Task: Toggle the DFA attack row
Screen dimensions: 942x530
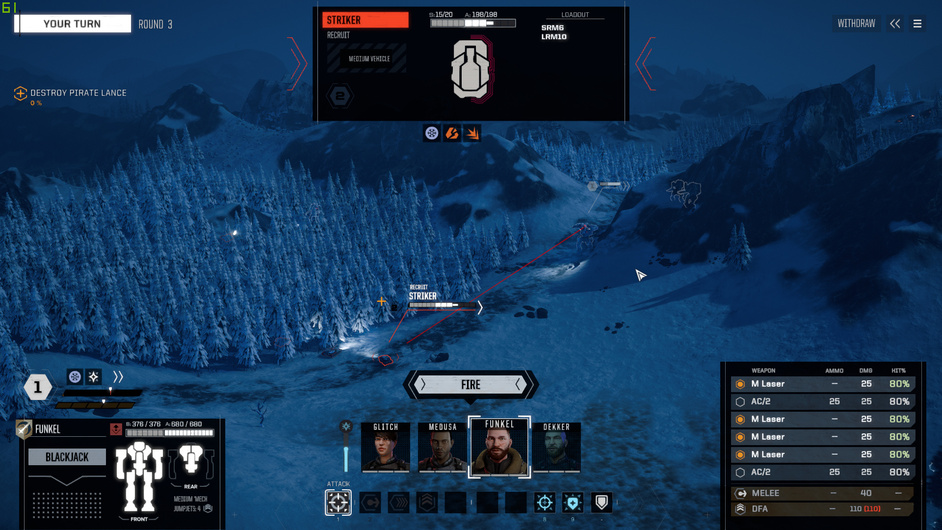Action: [820, 509]
